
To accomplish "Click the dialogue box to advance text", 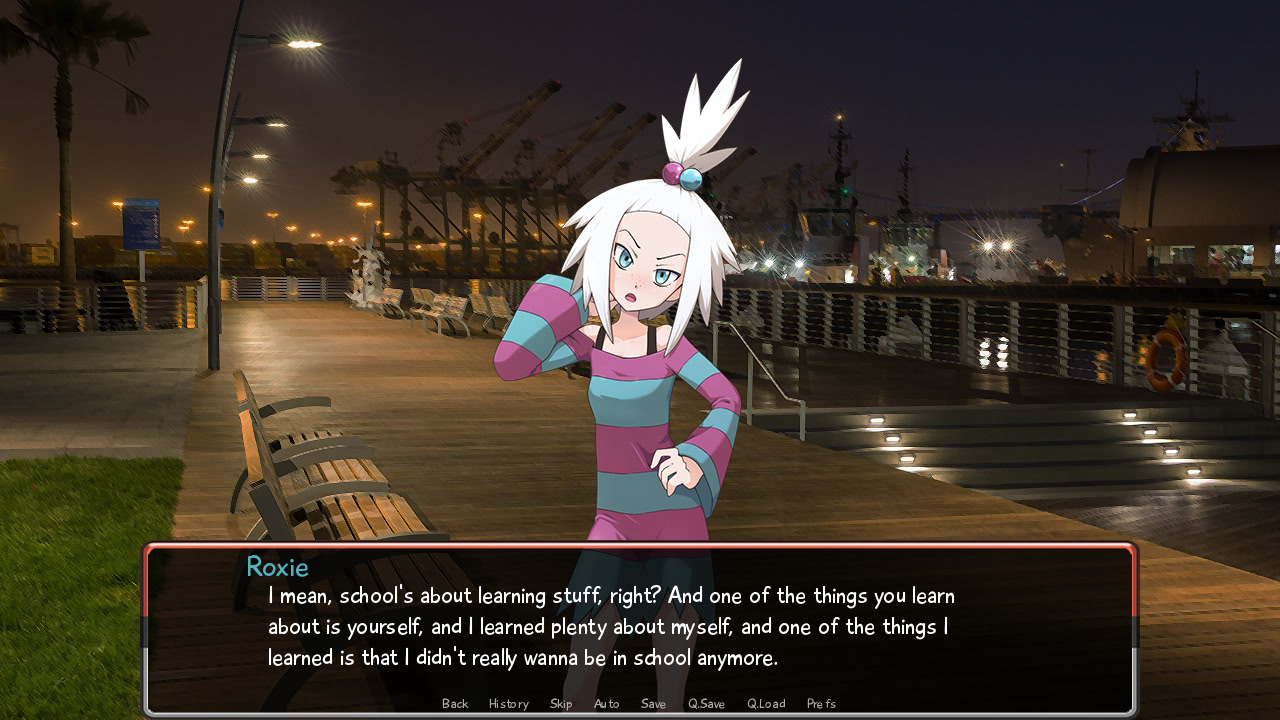I will (x=640, y=630).
